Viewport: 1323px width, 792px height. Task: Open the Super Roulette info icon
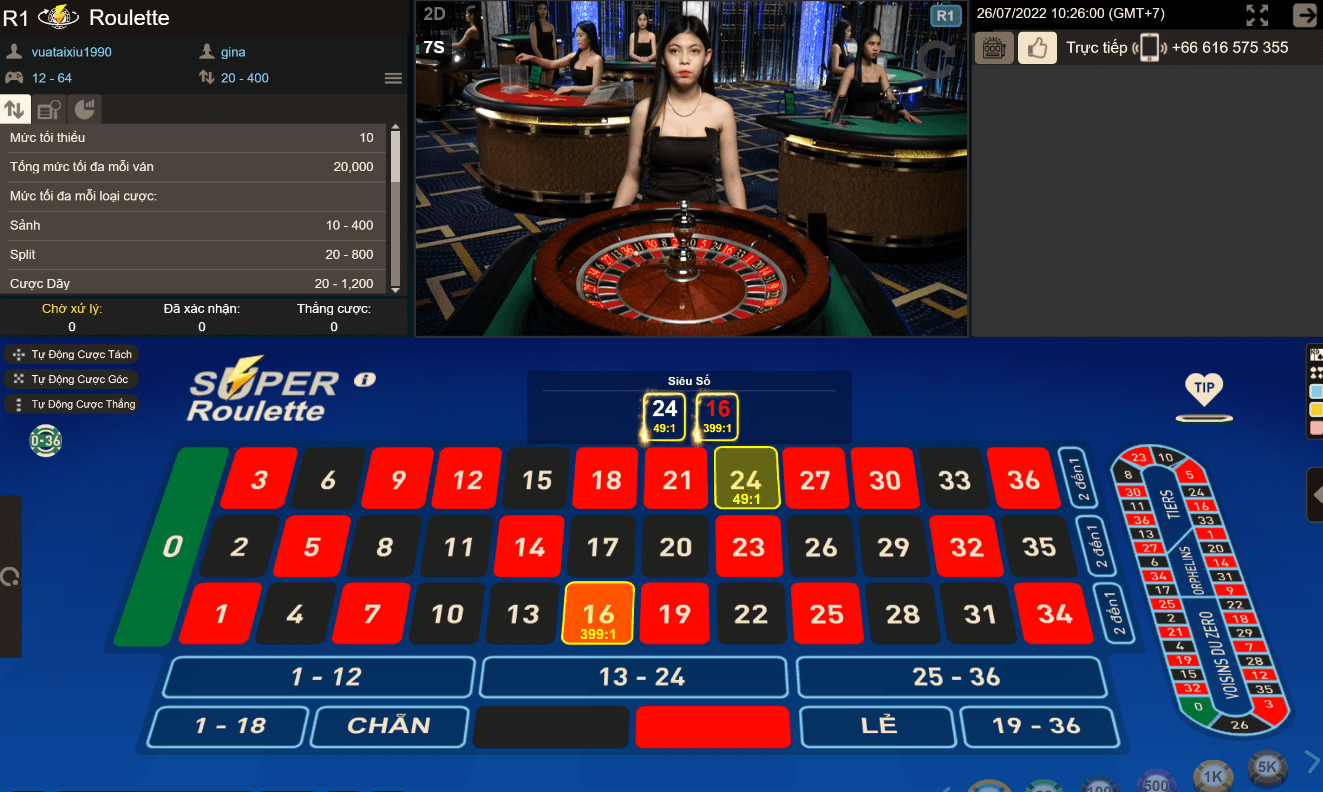click(x=364, y=379)
